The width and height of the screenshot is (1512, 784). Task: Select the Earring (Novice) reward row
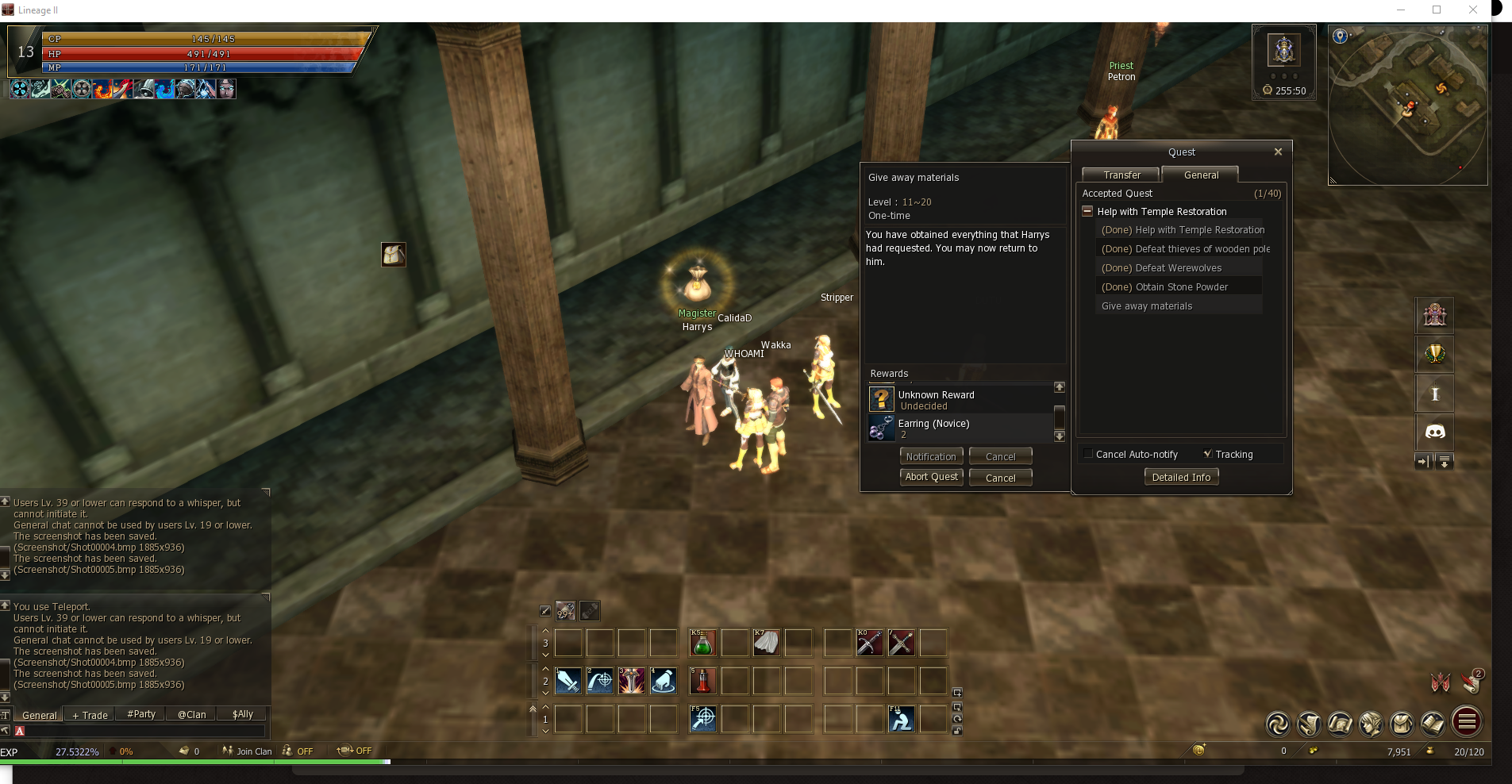[x=960, y=429]
